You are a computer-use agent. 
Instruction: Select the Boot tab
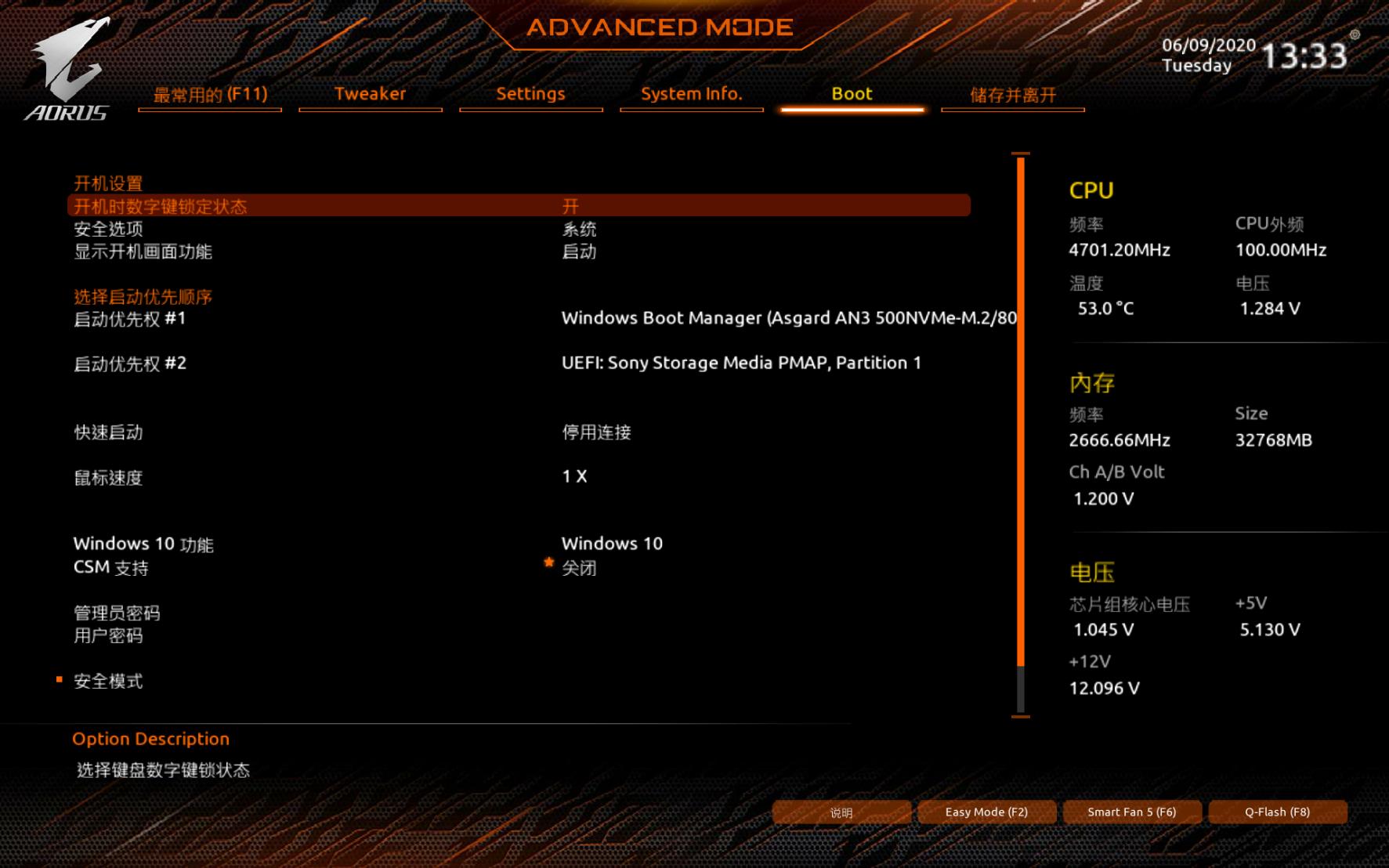coord(852,94)
